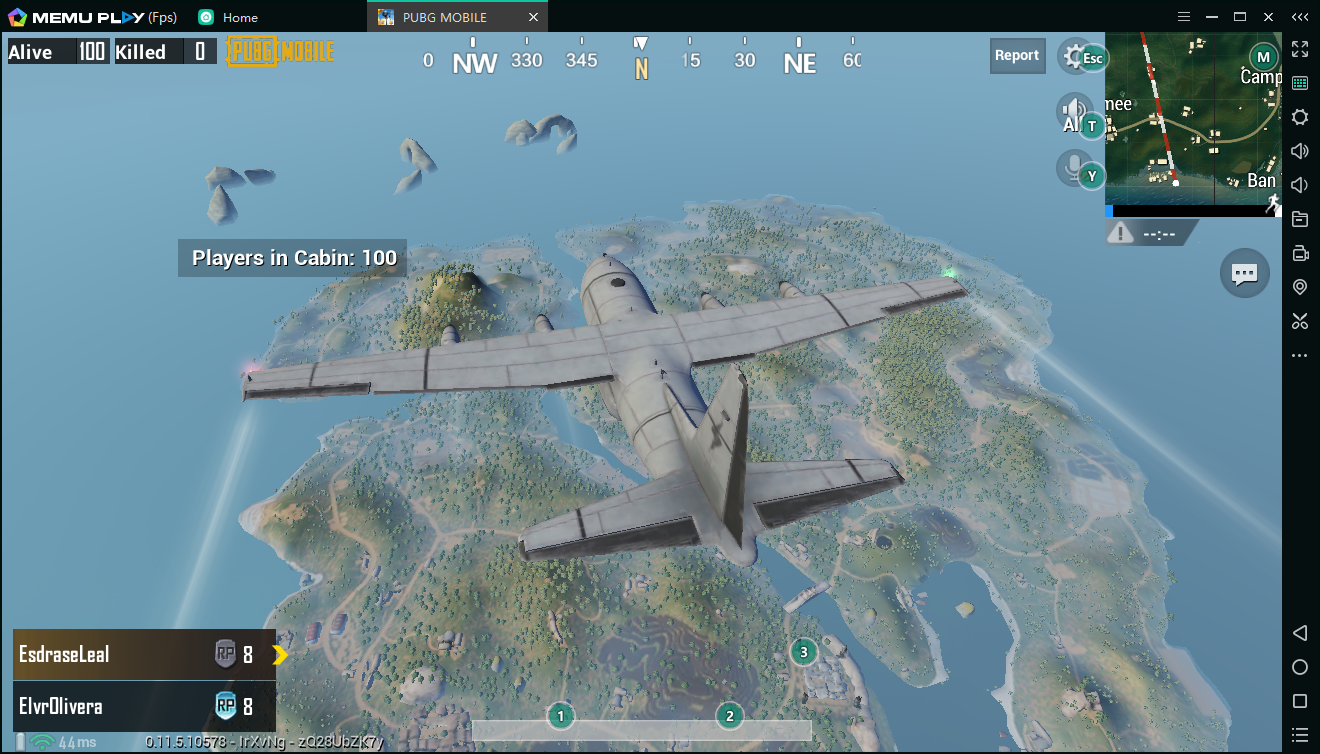
Task: Toggle the warning timer indicator
Action: (x=1148, y=231)
